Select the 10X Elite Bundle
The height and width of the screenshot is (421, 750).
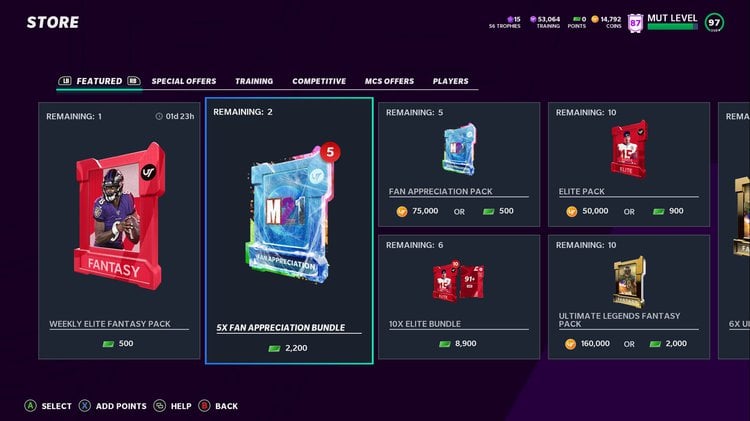pyautogui.click(x=459, y=296)
